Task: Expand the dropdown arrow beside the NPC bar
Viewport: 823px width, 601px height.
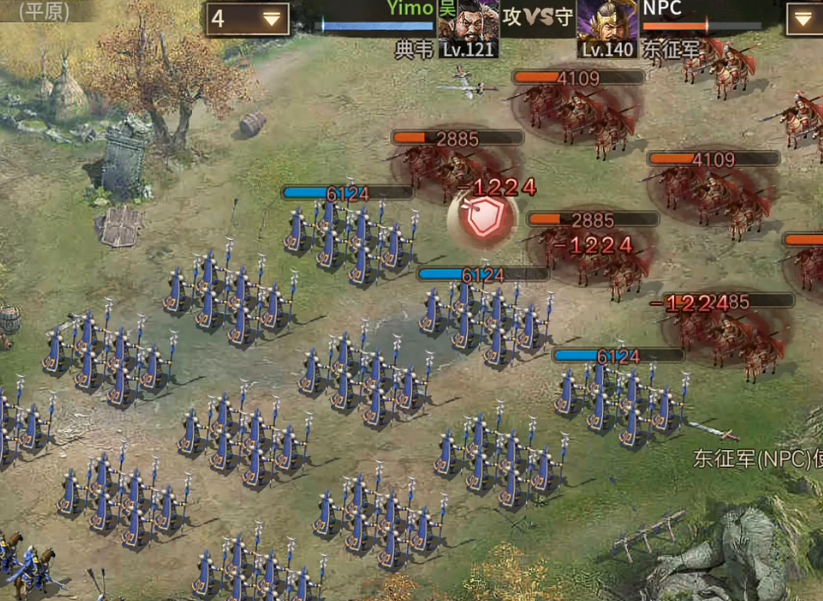Action: 803,19
